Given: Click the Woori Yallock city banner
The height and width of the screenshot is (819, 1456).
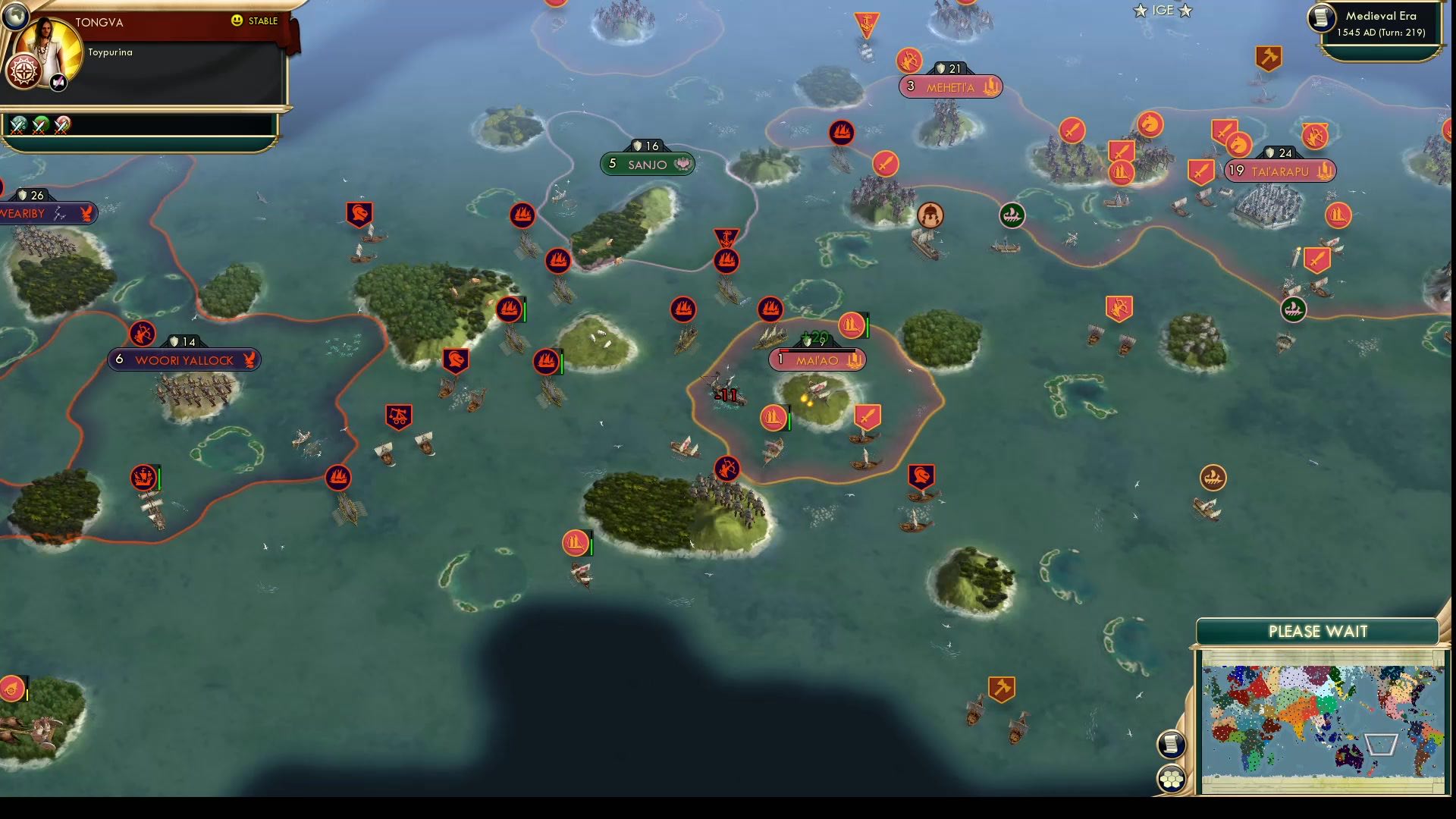Looking at the screenshot, I should click(184, 360).
